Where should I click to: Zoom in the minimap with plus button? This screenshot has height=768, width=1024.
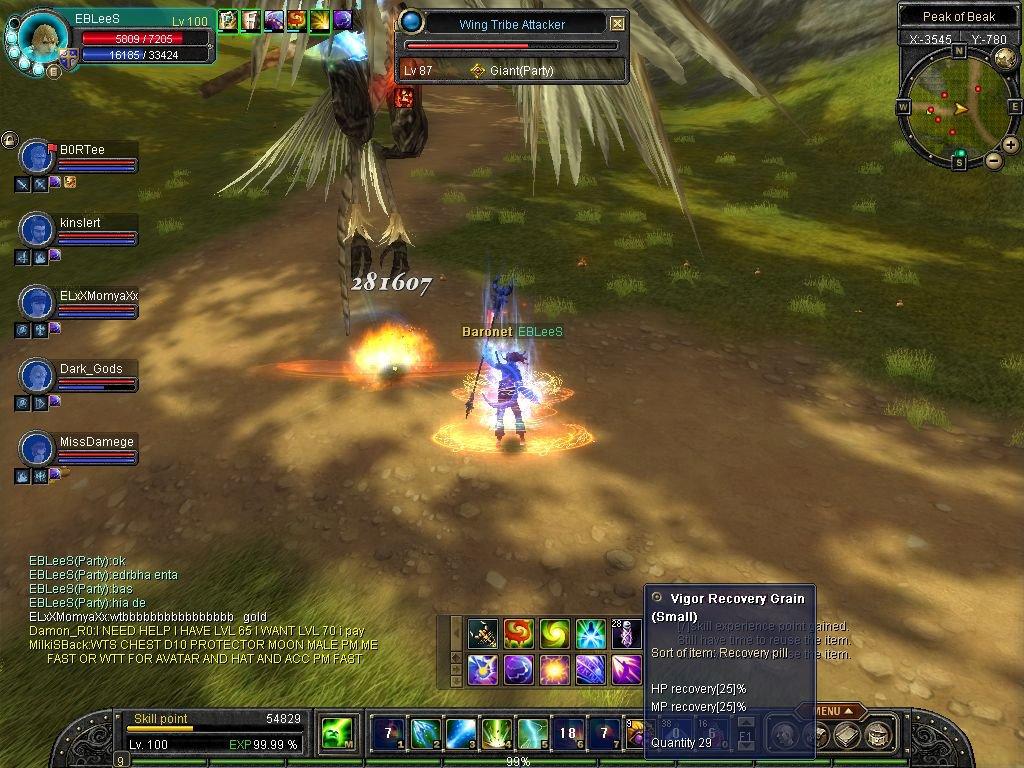pyautogui.click(x=1010, y=145)
